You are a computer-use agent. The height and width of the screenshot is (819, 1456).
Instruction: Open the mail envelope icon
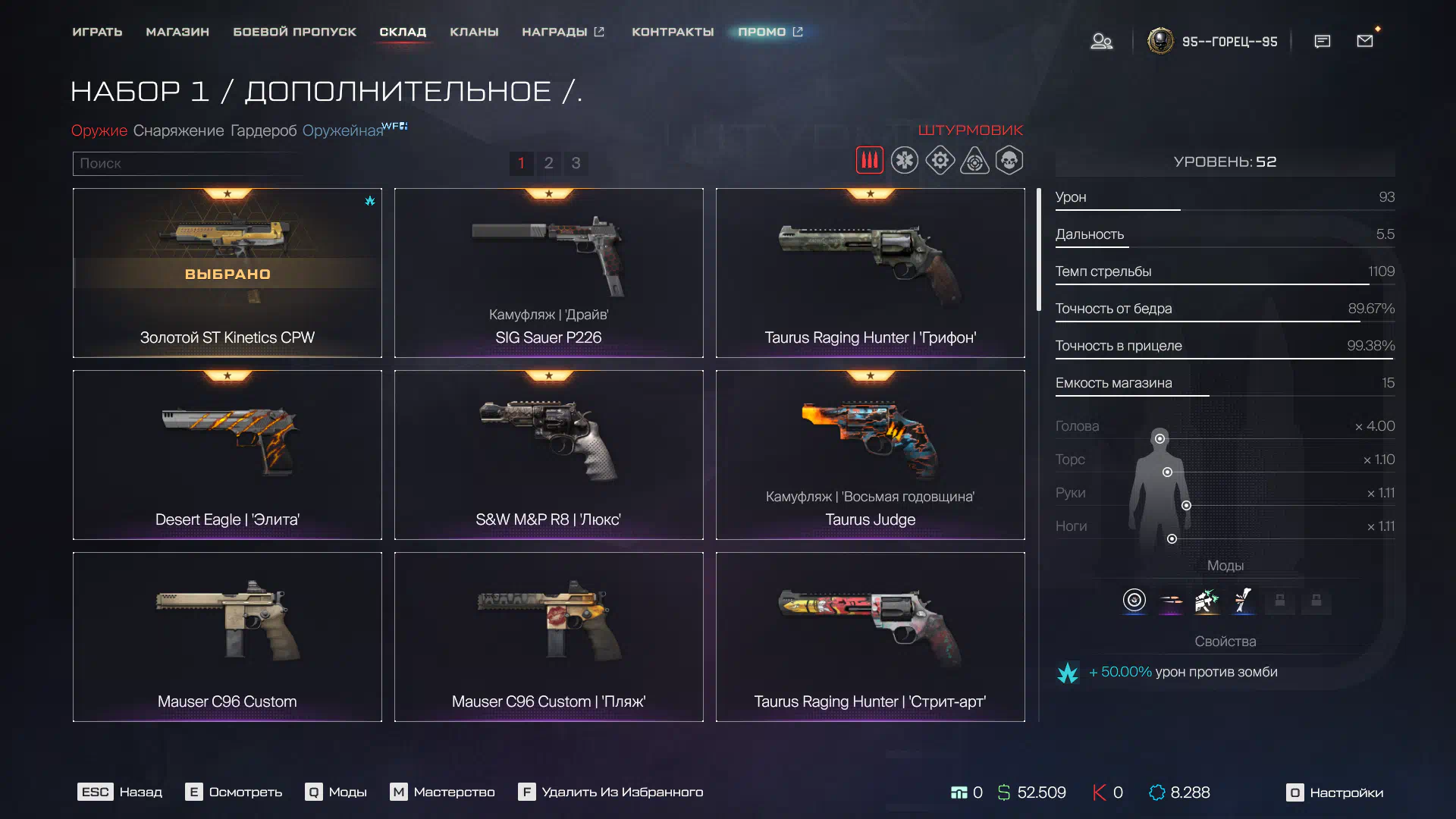click(1365, 41)
